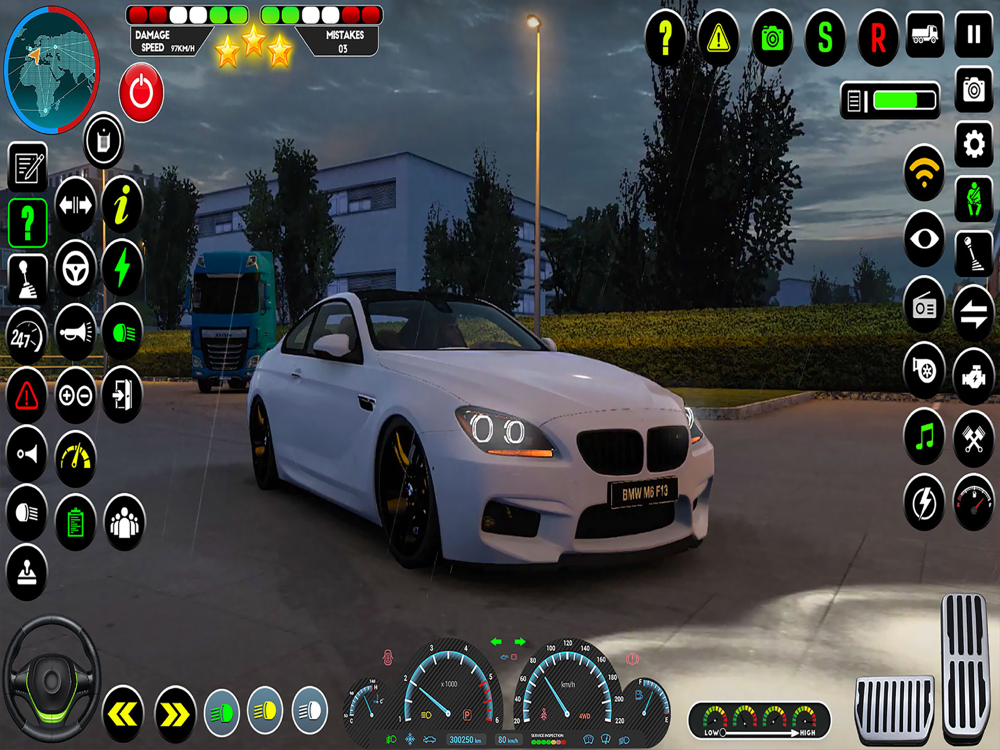
Task: Turn on the radio icon
Action: coord(924,305)
